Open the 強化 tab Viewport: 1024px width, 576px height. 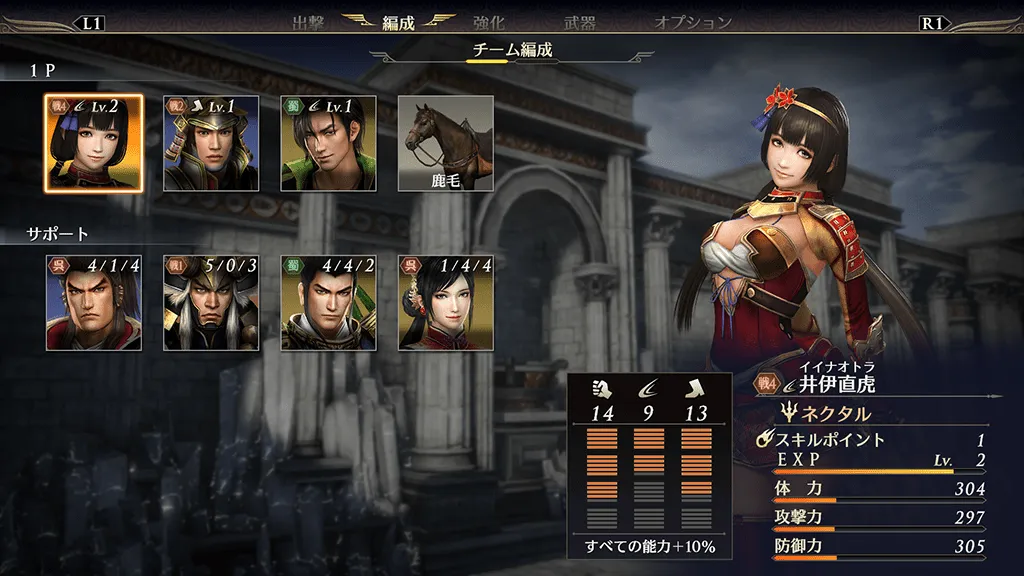(491, 22)
